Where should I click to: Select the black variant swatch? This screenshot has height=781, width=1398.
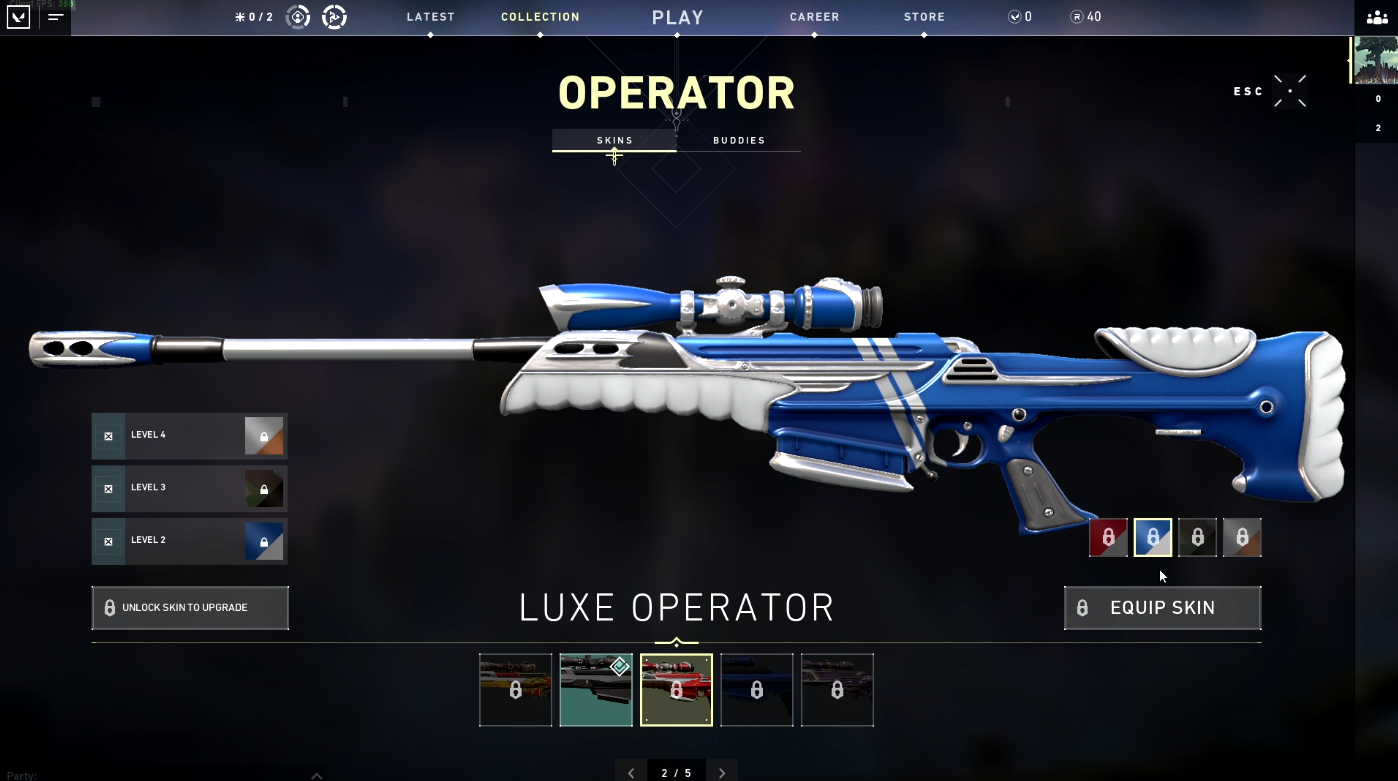tap(1197, 537)
